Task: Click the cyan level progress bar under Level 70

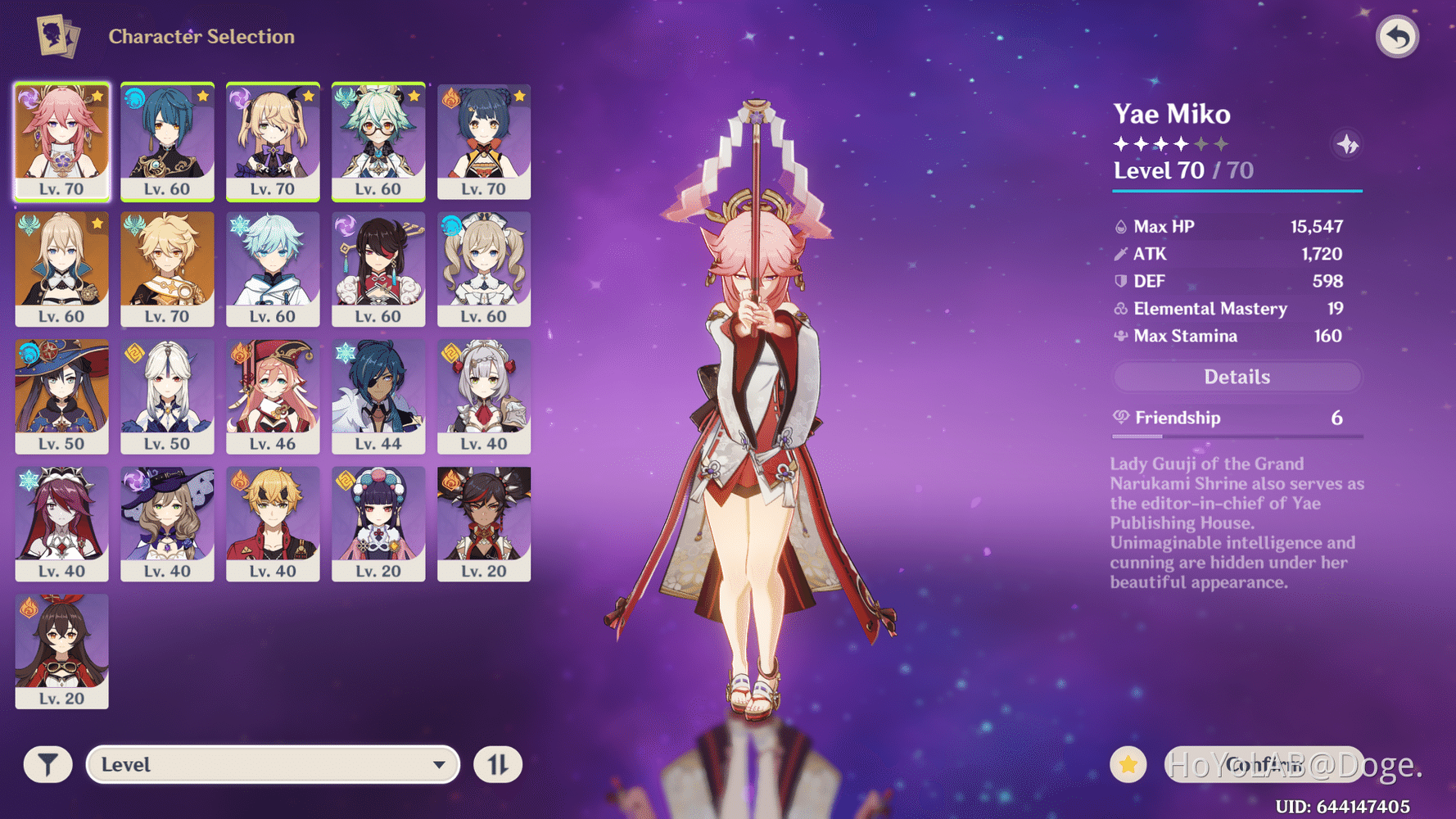Action: tap(1237, 192)
